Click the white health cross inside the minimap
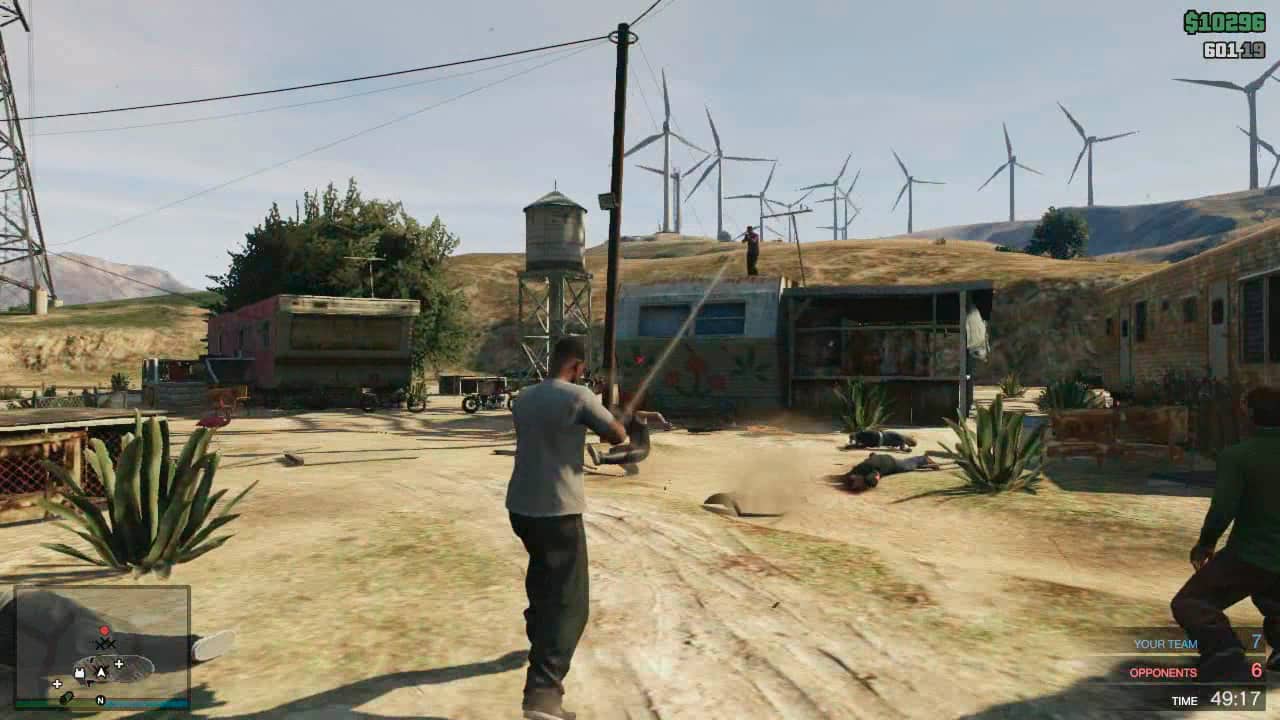 [x=119, y=663]
